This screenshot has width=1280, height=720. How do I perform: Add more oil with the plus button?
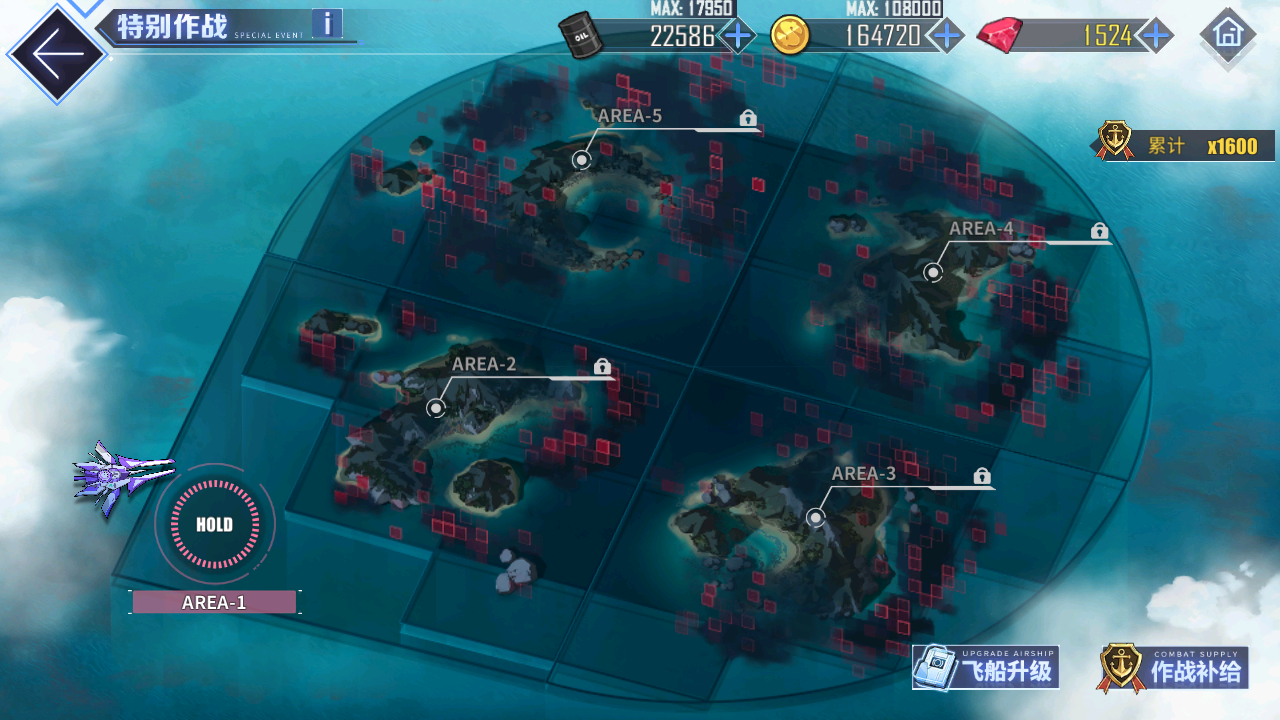738,36
